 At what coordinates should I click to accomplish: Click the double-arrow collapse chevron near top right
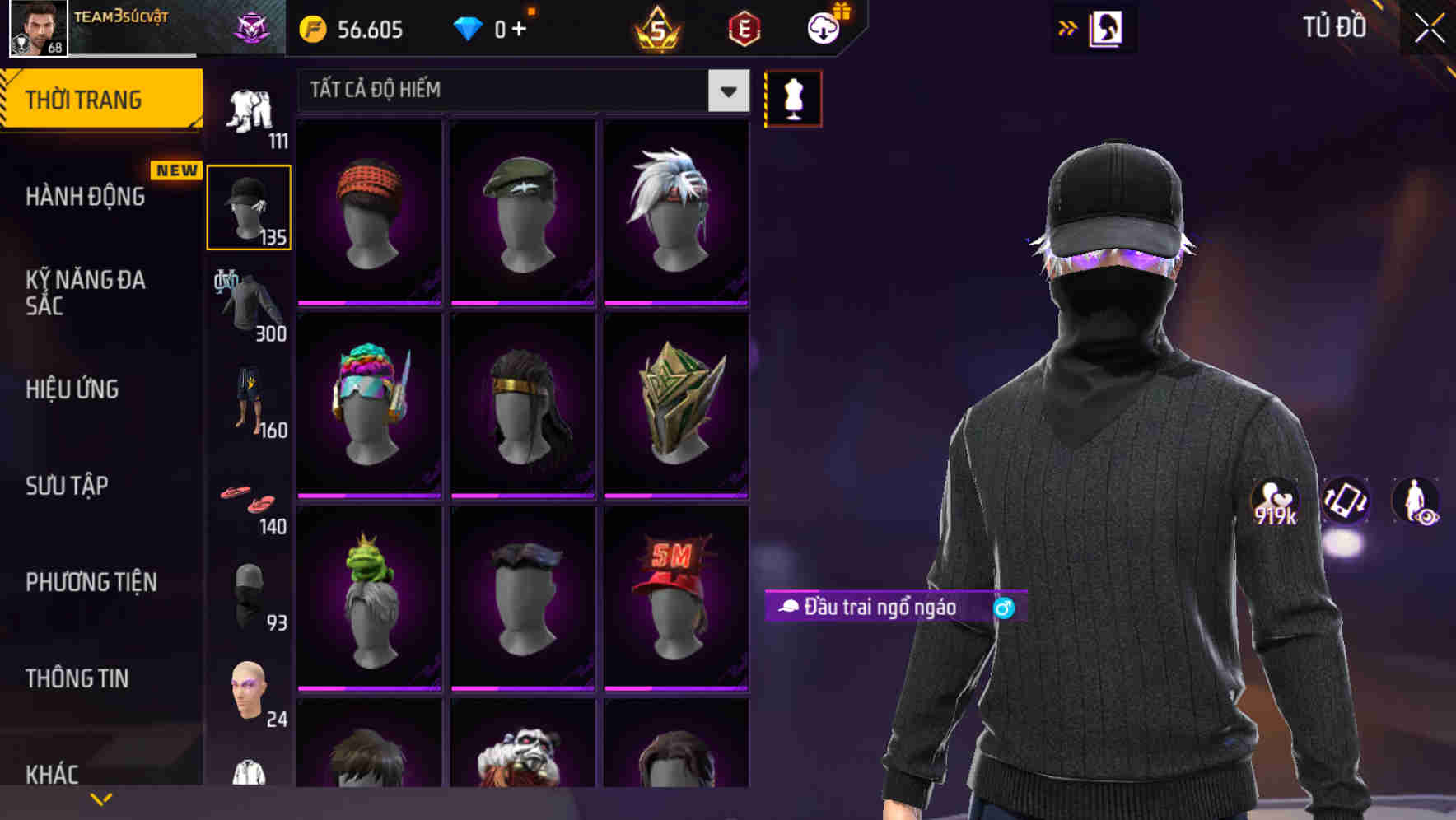click(1068, 27)
